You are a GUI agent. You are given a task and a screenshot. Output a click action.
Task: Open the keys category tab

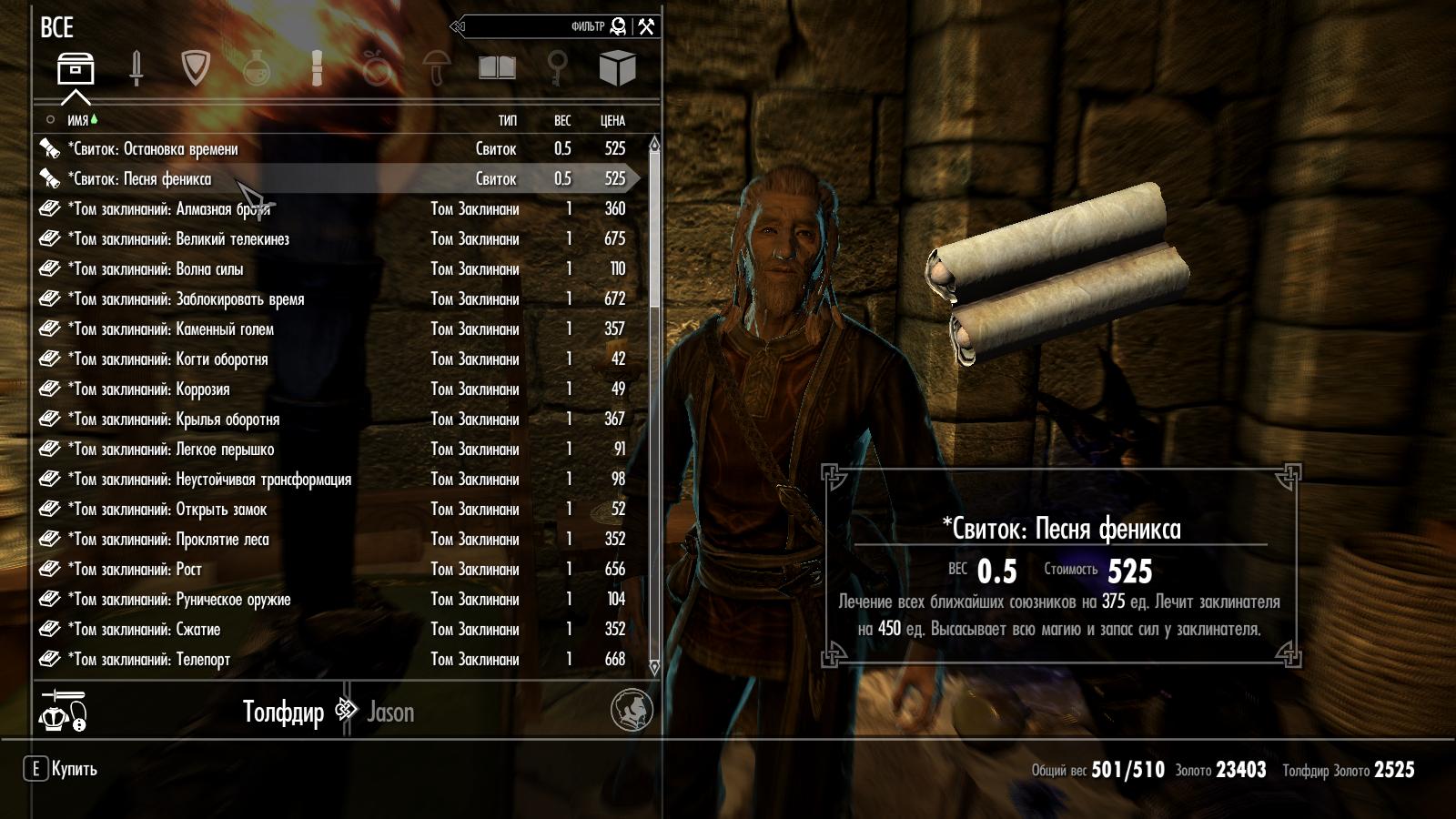coord(557,68)
